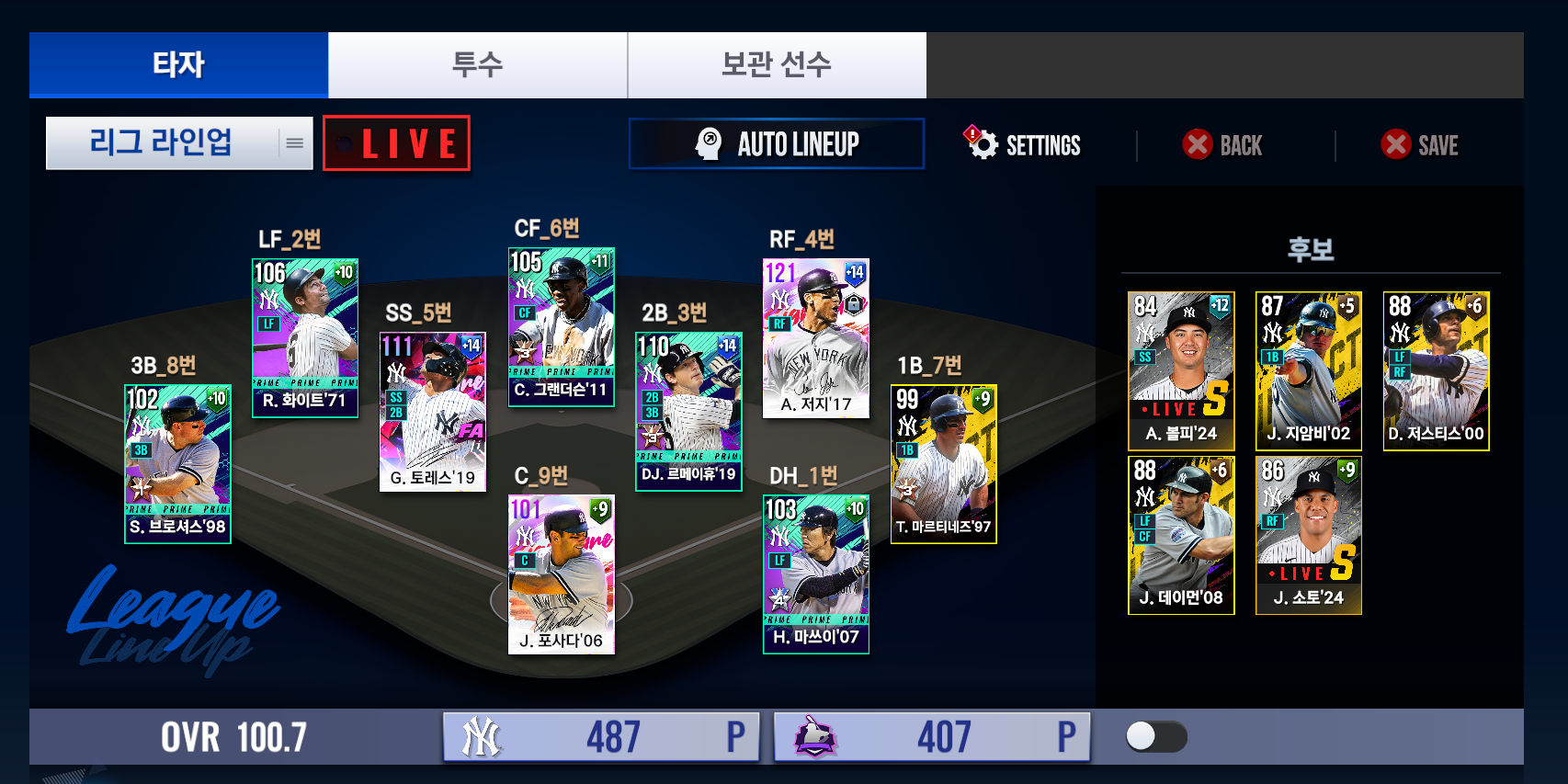This screenshot has height=784, width=1568.
Task: Pick T. 마르티네즈'97 first base card
Action: [943, 464]
